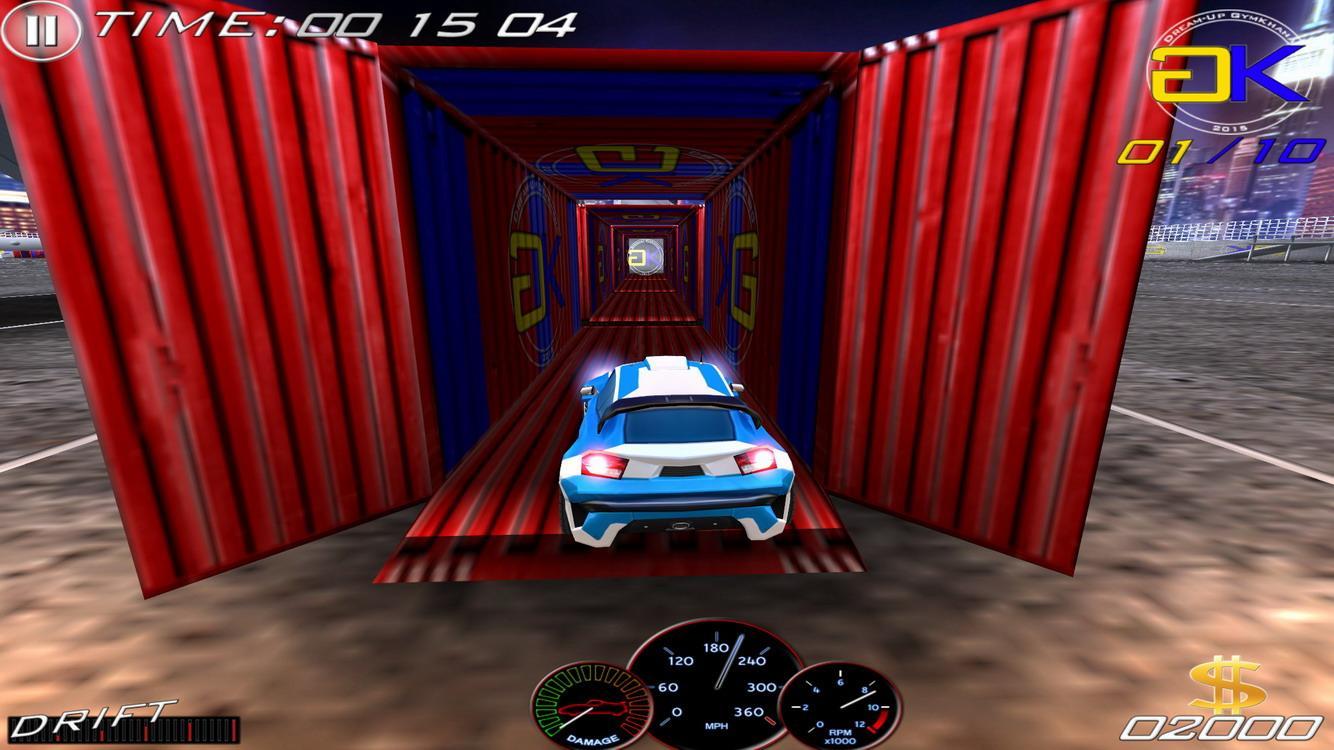Viewport: 1334px width, 750px height.
Task: Select the 01/10 checkpoint counter
Action: click(1220, 152)
